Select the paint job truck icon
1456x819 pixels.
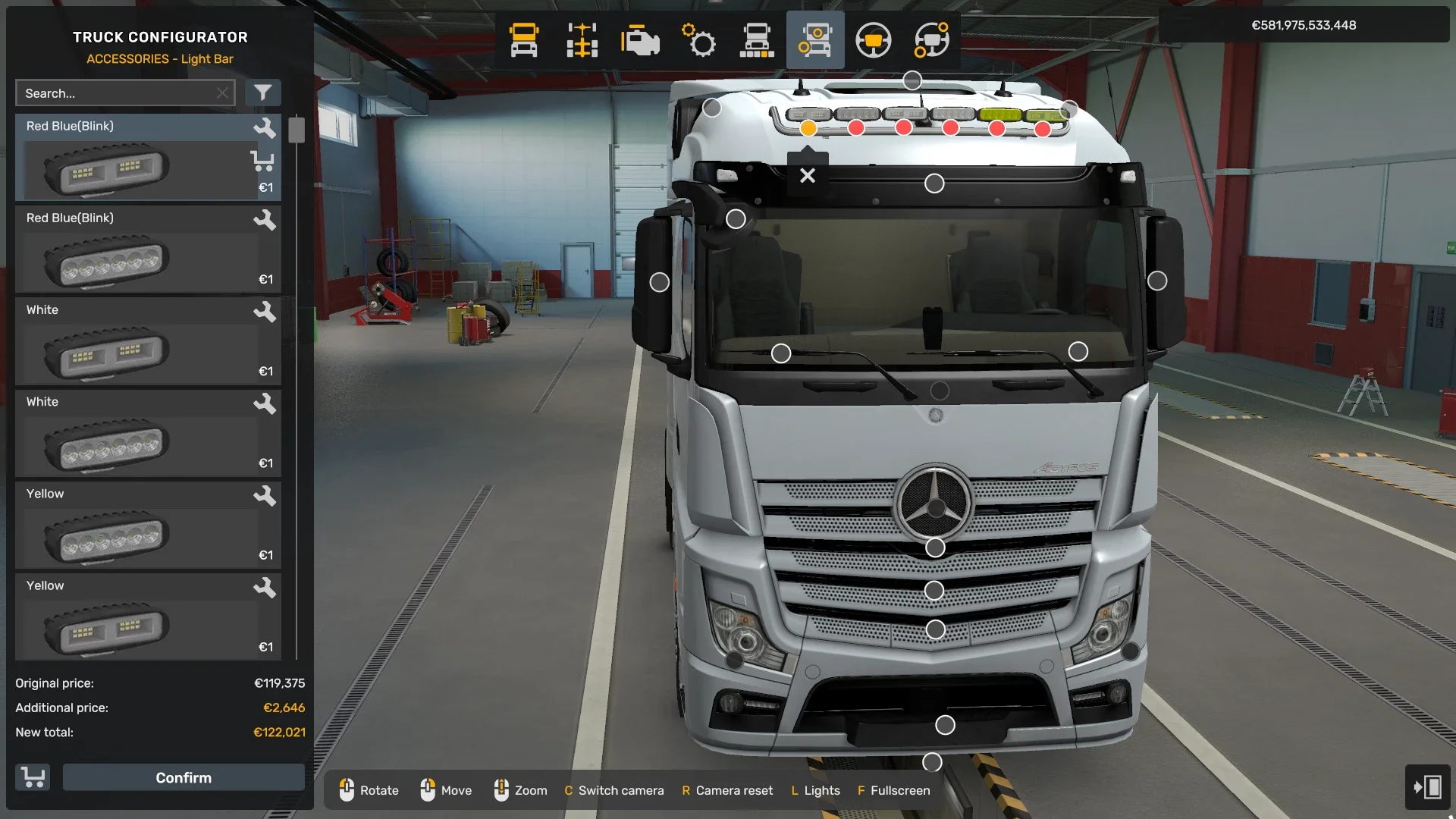(x=758, y=40)
